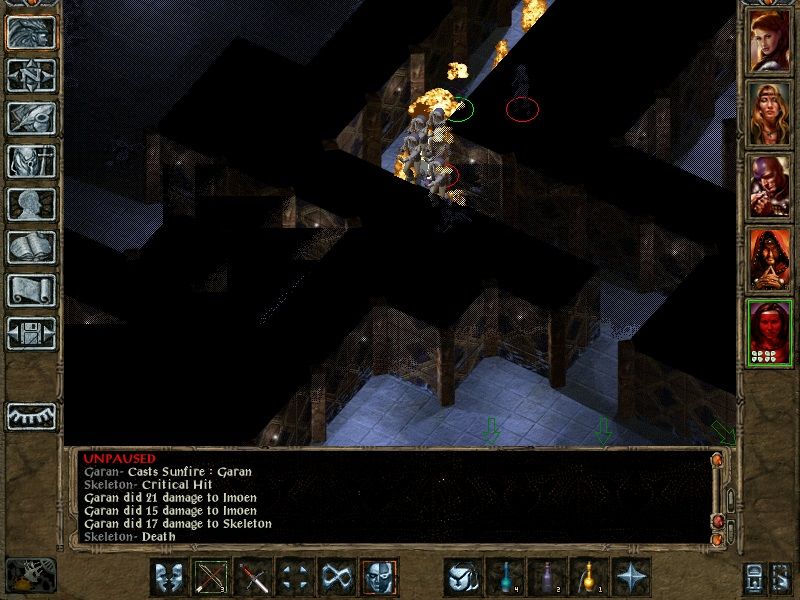
Task: Equip the bow weapon quick slot
Action: point(212,578)
